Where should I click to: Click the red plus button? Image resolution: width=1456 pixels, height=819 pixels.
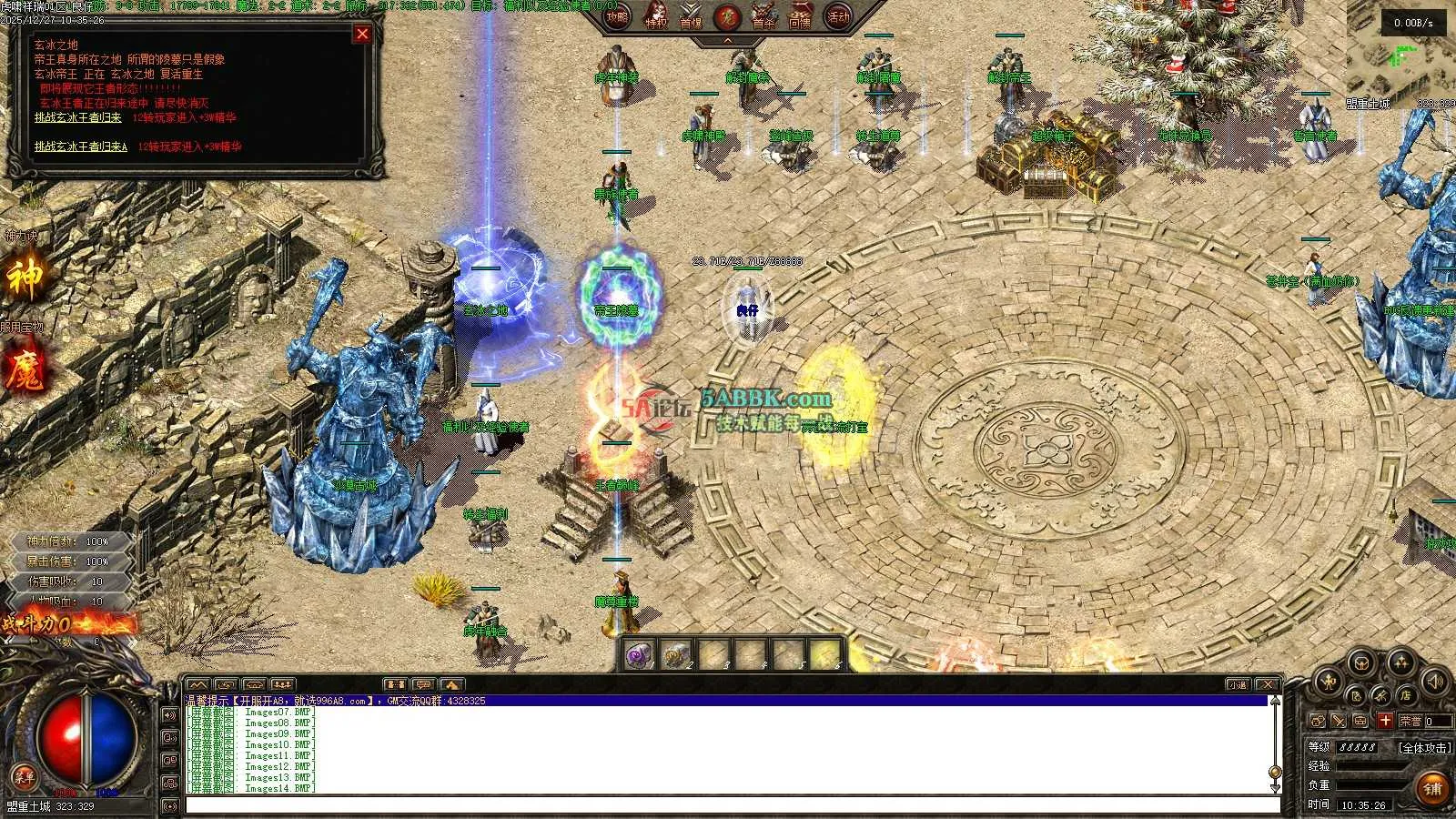pyautogui.click(x=1384, y=721)
